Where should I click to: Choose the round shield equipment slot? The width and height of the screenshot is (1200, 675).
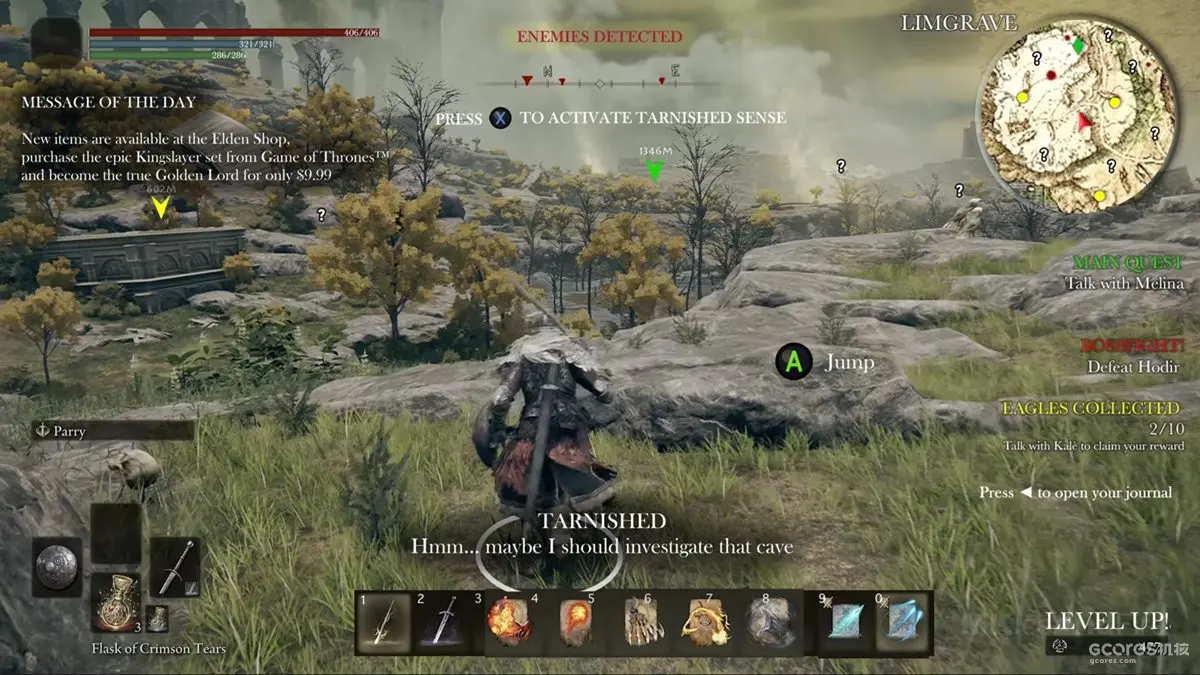click(x=56, y=567)
